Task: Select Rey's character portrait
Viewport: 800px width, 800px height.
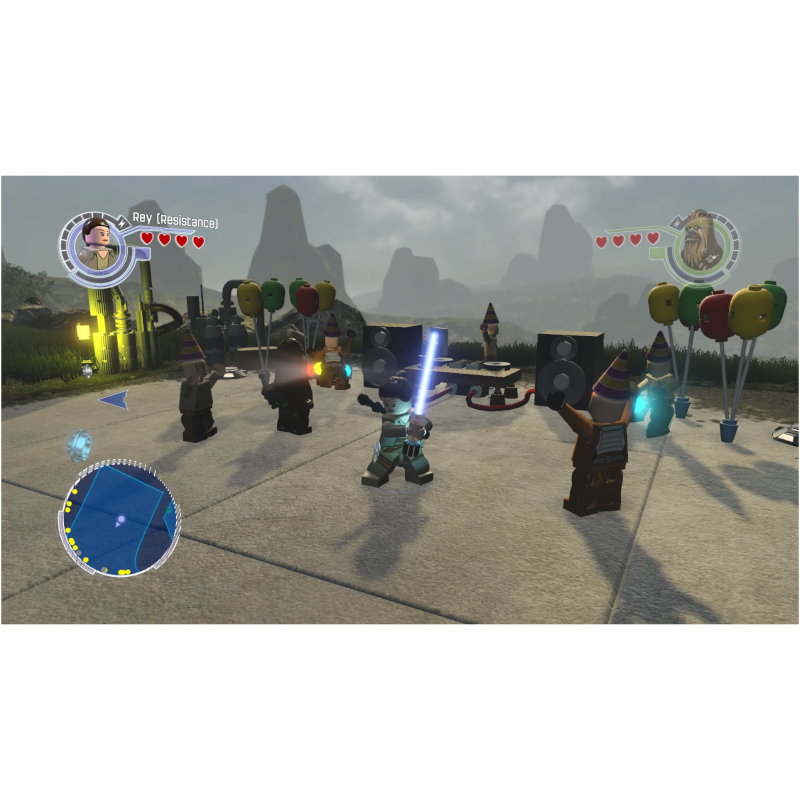Action: click(97, 245)
